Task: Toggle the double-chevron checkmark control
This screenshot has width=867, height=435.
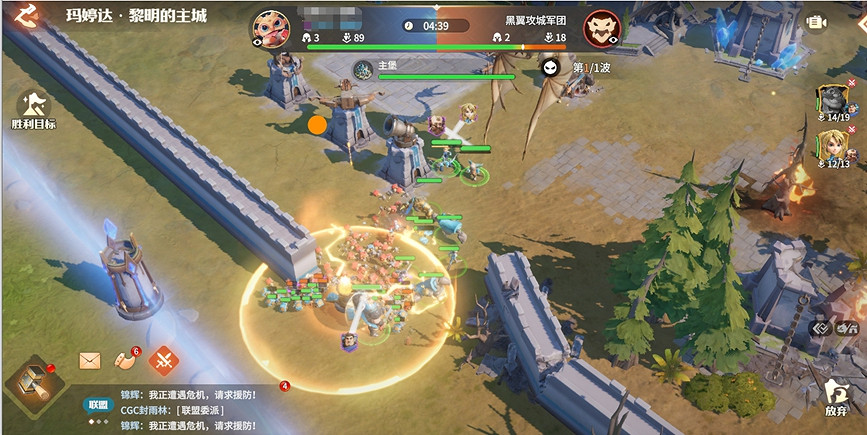Action: (821, 326)
